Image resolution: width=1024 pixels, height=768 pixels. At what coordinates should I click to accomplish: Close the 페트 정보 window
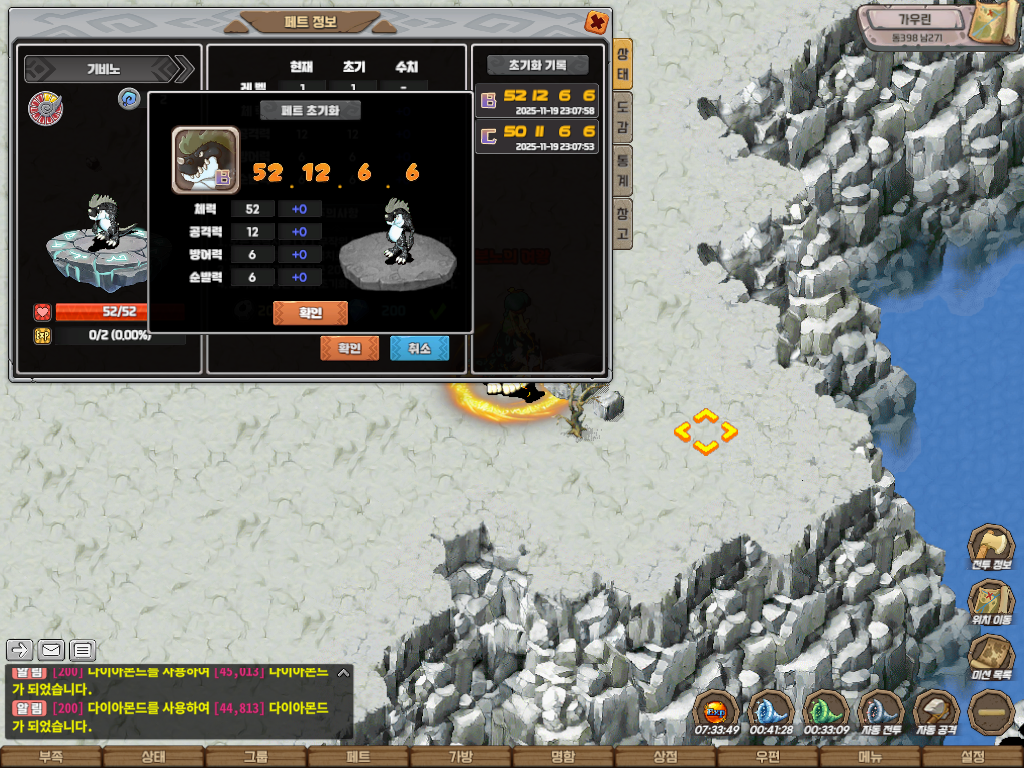pos(596,21)
